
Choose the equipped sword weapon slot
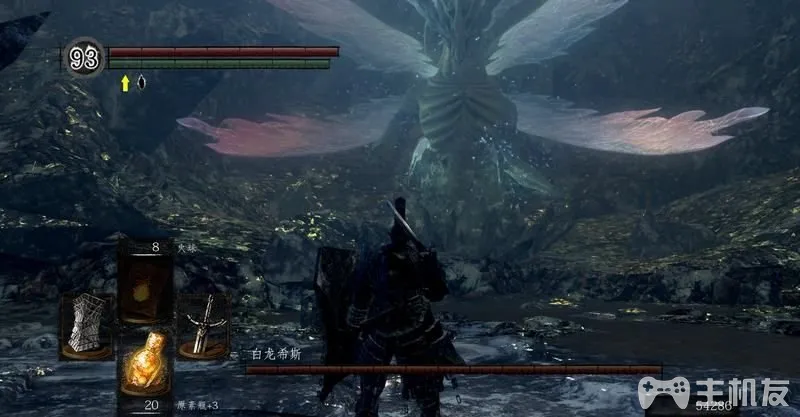point(204,323)
